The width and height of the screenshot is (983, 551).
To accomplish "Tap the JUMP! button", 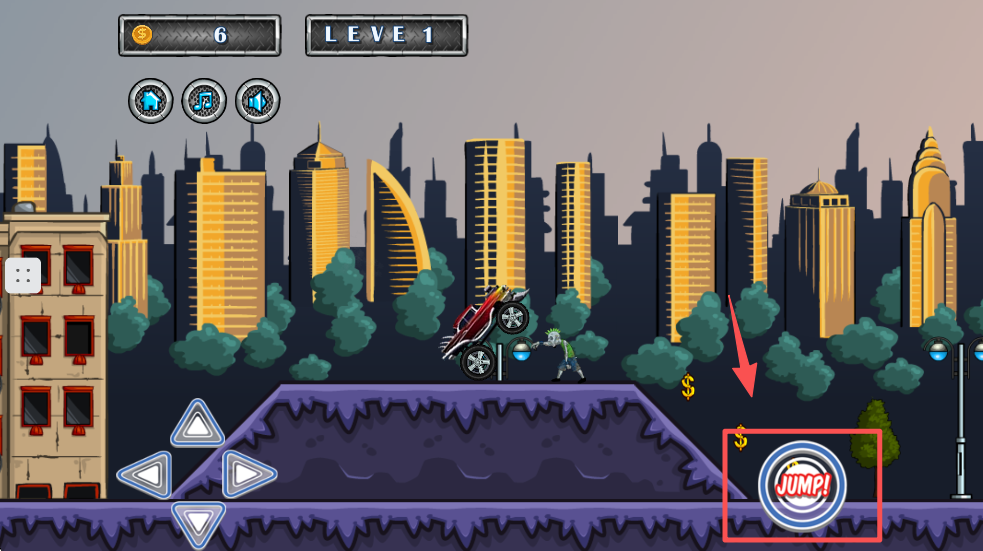I will pos(802,487).
